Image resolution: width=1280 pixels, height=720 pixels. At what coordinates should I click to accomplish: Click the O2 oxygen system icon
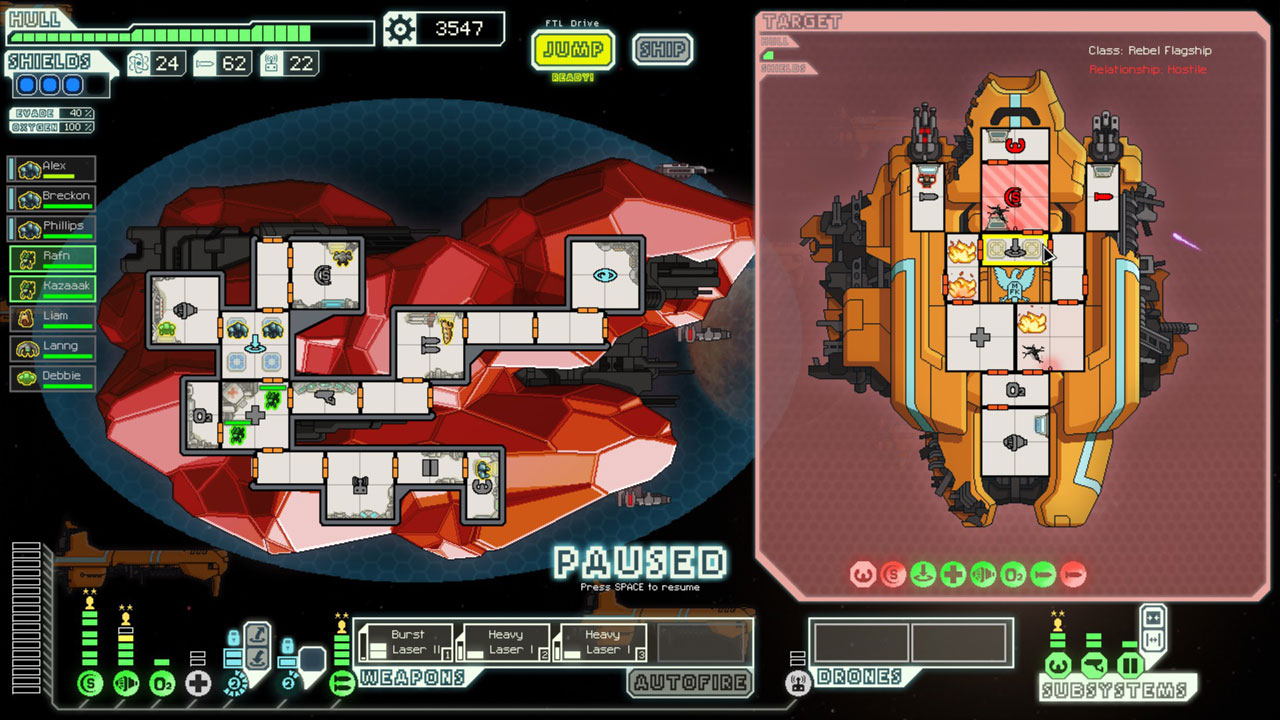pos(162,684)
